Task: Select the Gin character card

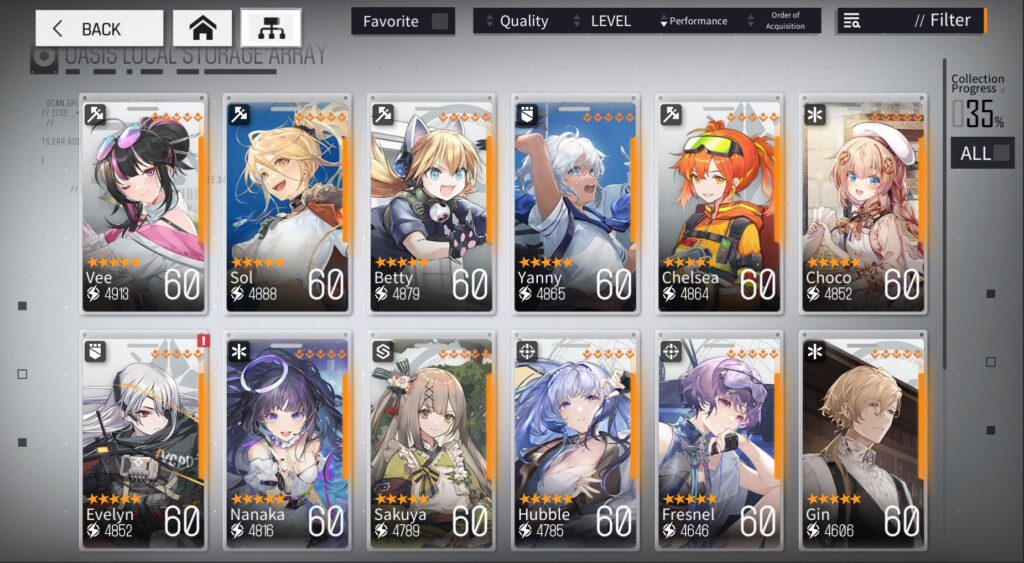Action: pos(863,440)
